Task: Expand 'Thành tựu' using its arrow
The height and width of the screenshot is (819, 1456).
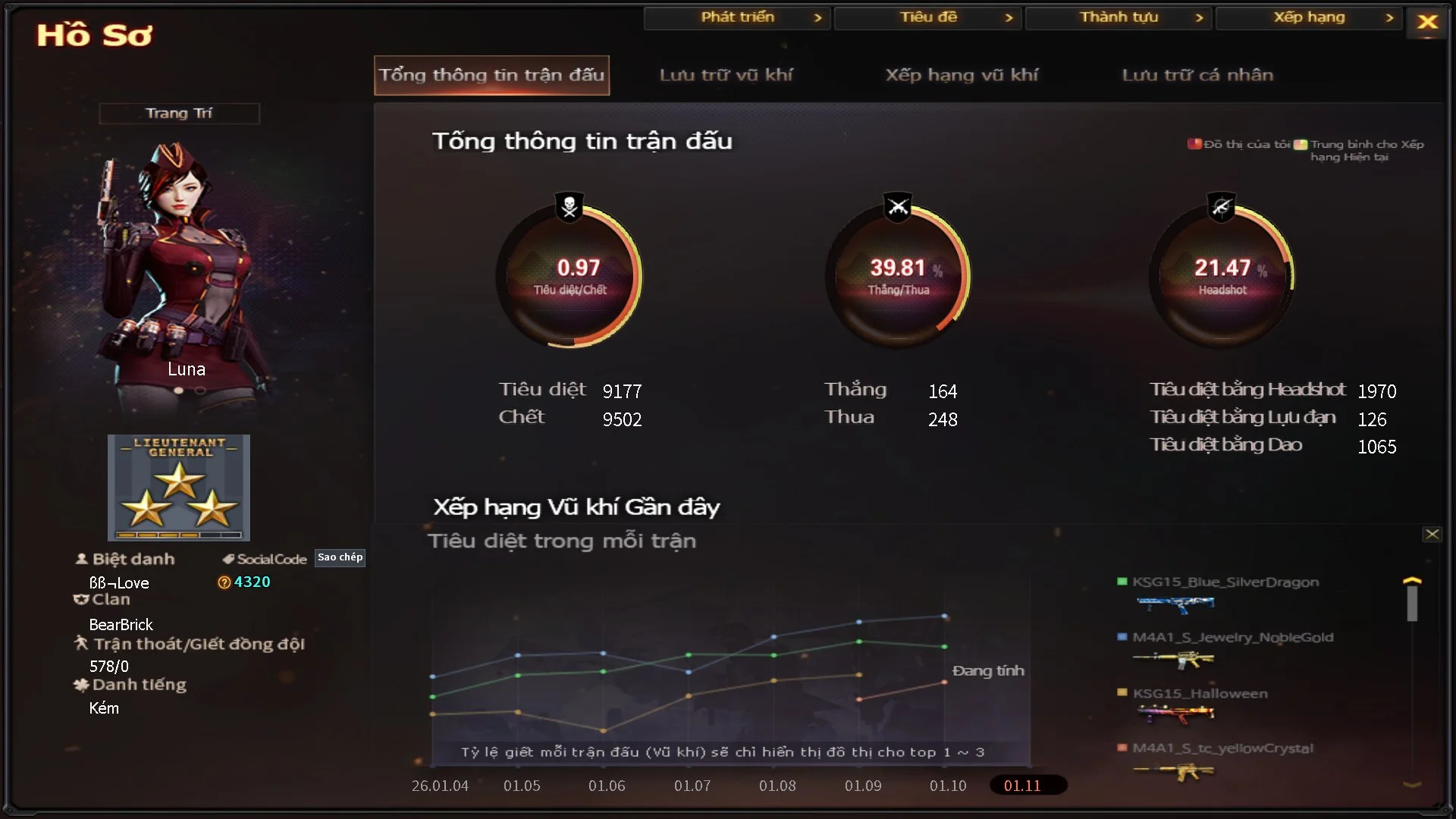Action: click(1200, 17)
